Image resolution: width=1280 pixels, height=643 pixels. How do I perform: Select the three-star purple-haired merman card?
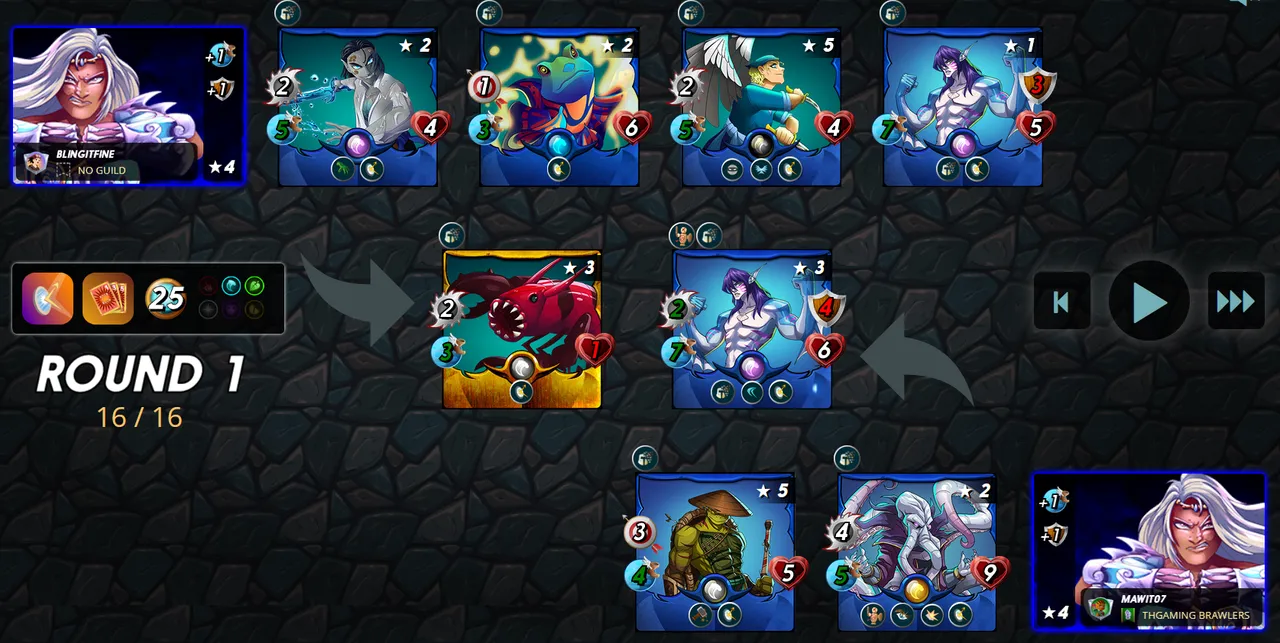pyautogui.click(x=752, y=328)
